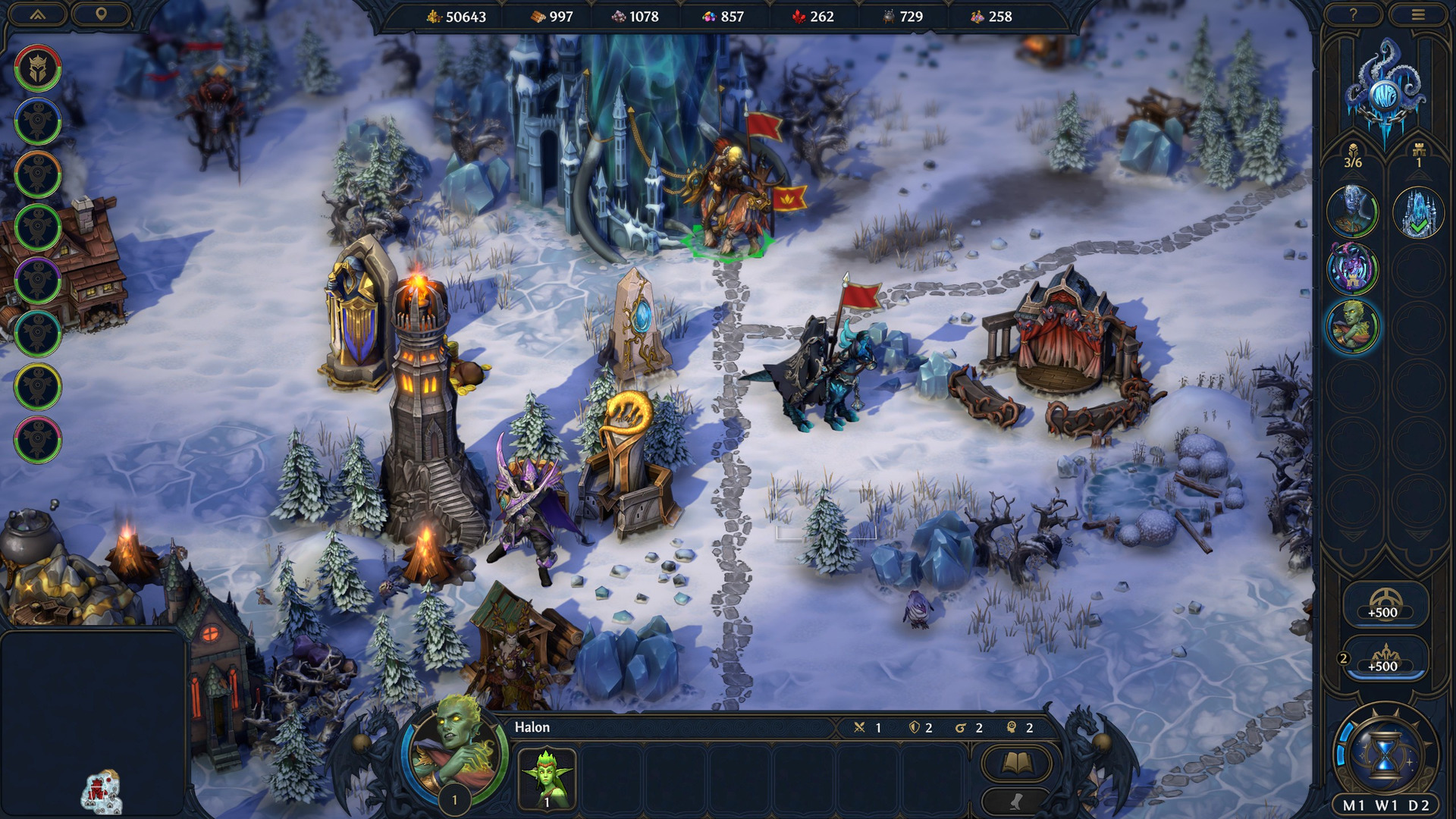Collapse the panel with the up arrow button
This screenshot has height=819, width=1456.
coord(38,14)
